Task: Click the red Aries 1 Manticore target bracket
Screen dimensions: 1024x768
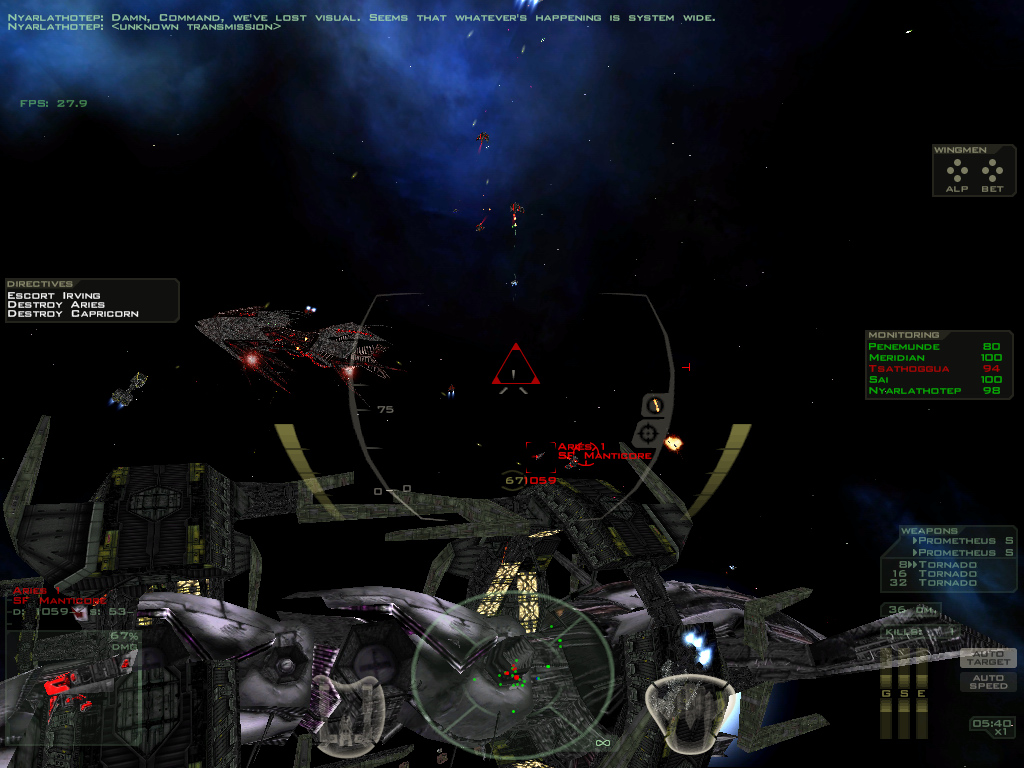Action: tap(541, 457)
